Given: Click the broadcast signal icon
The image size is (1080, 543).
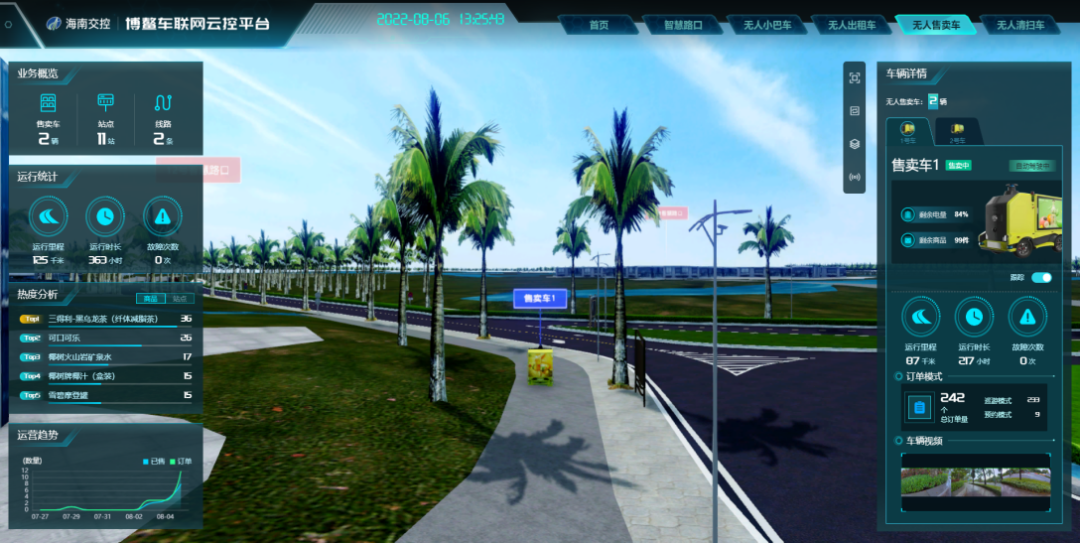Looking at the screenshot, I should 854,177.
